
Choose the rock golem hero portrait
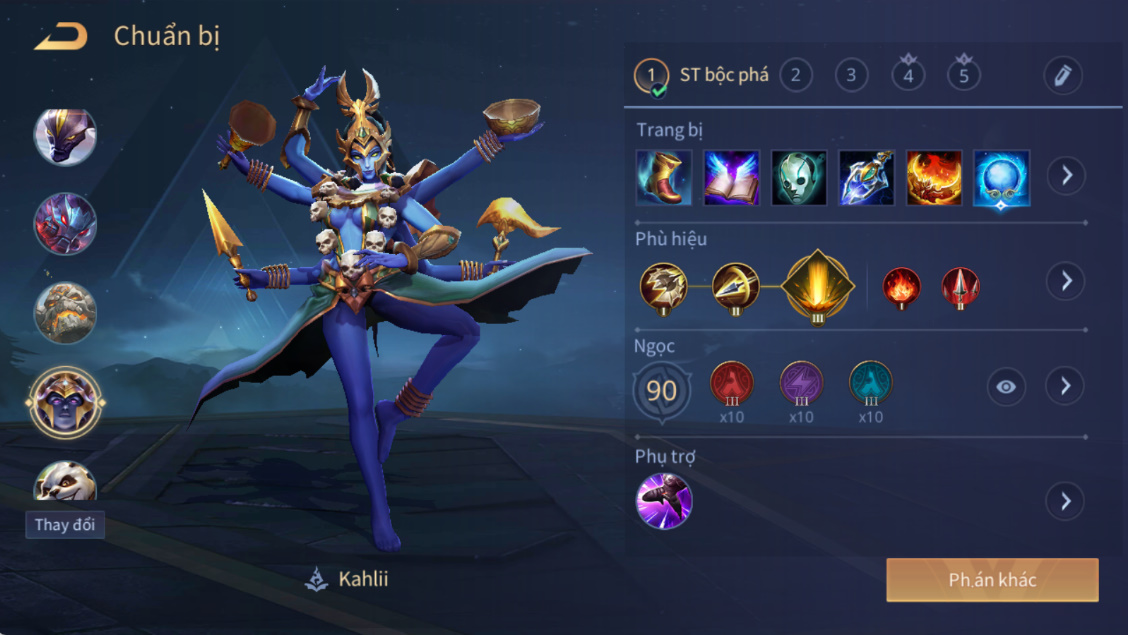66,313
